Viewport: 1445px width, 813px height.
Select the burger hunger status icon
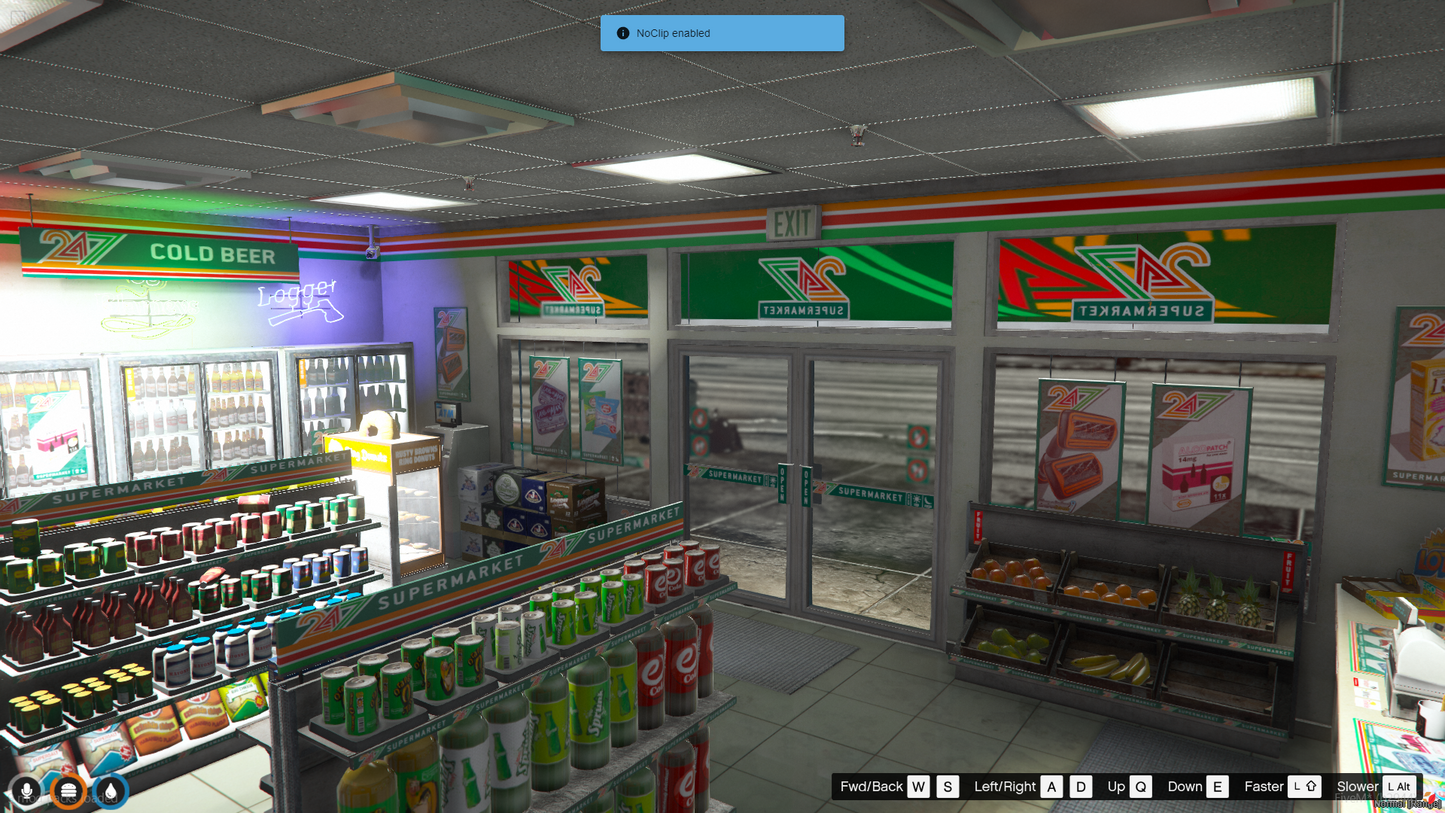69,791
